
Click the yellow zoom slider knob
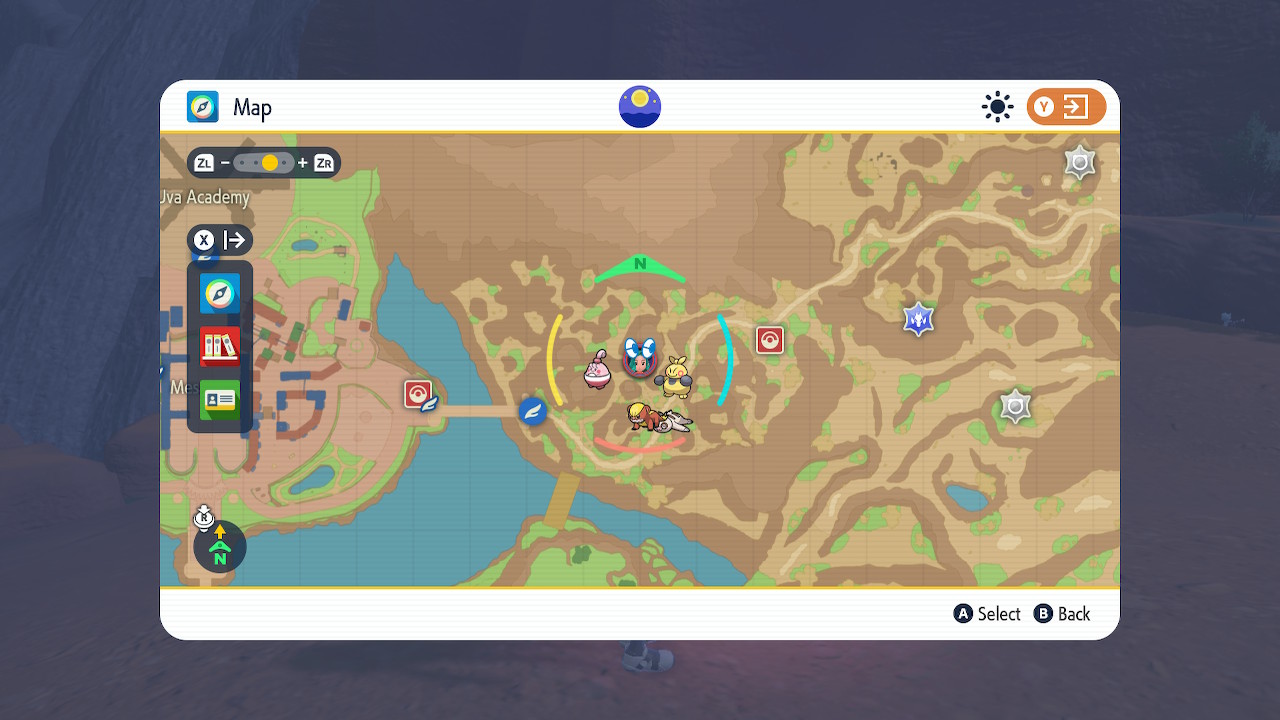[x=270, y=163]
